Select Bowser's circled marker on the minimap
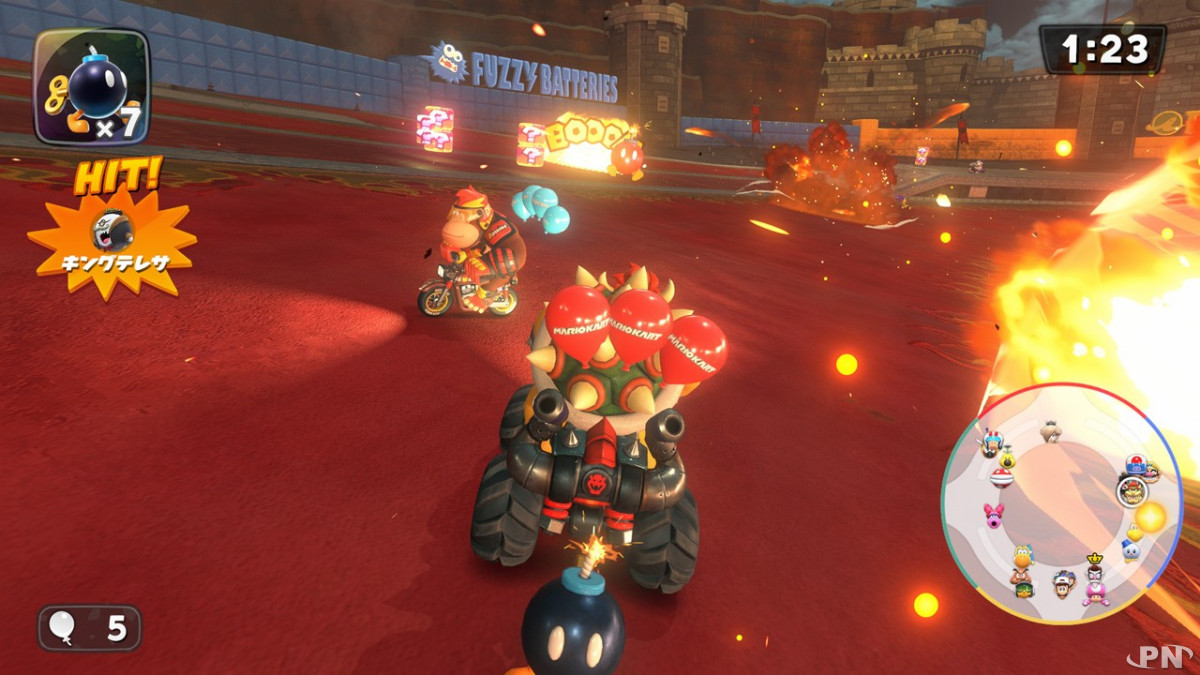This screenshot has width=1200, height=675. pos(1131,491)
